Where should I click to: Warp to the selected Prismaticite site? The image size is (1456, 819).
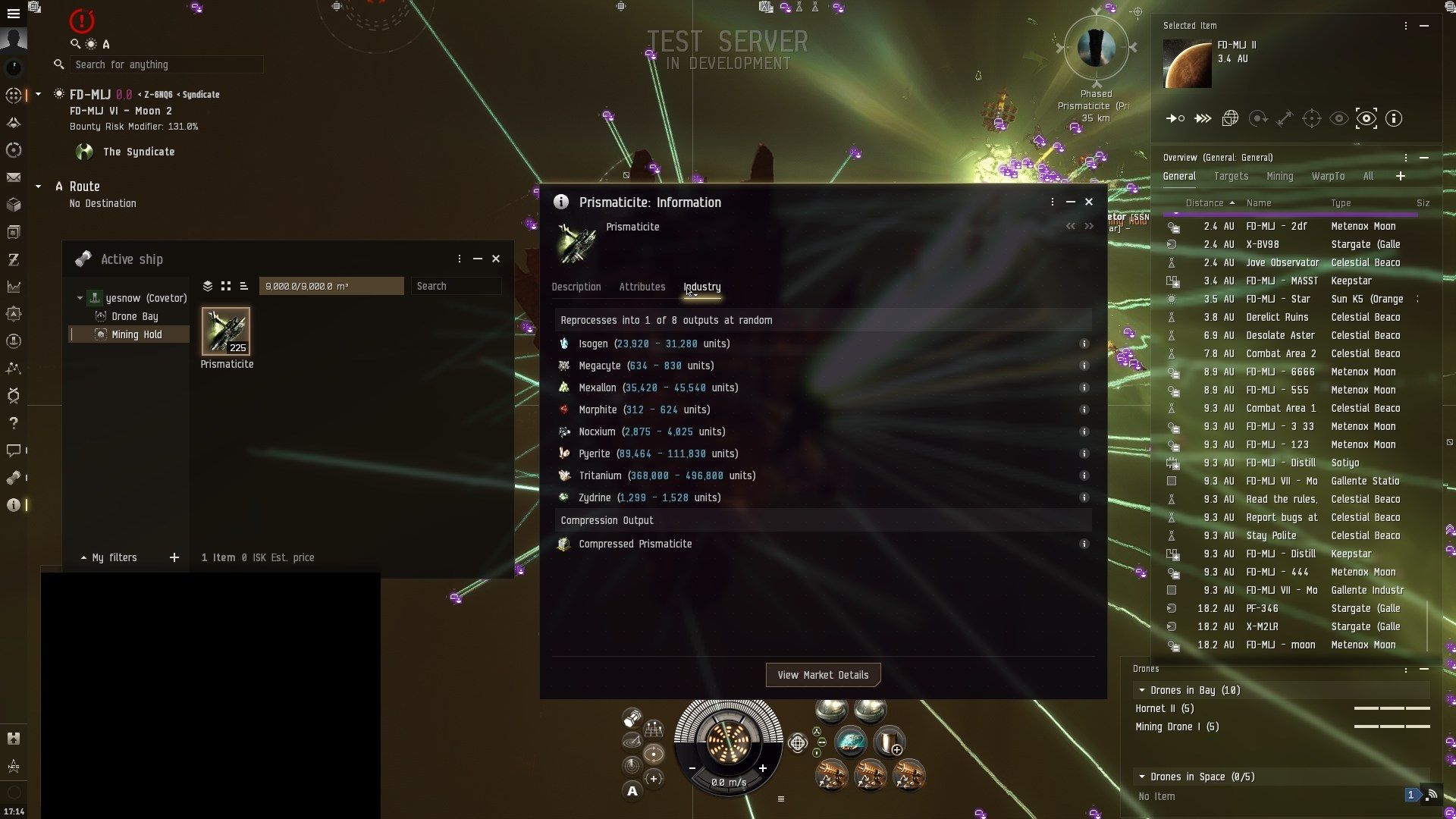tap(1203, 119)
